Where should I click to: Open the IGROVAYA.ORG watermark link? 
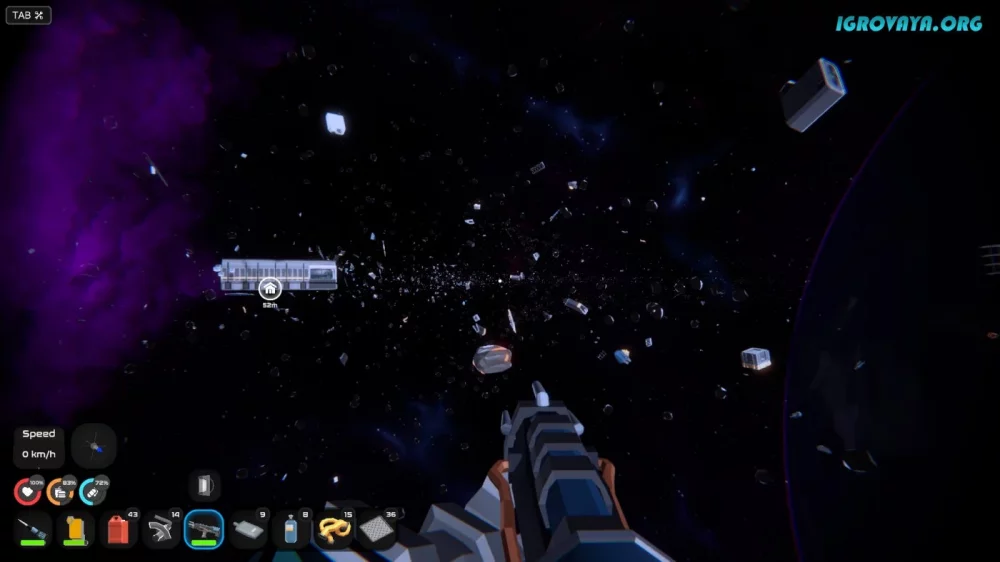click(x=909, y=23)
